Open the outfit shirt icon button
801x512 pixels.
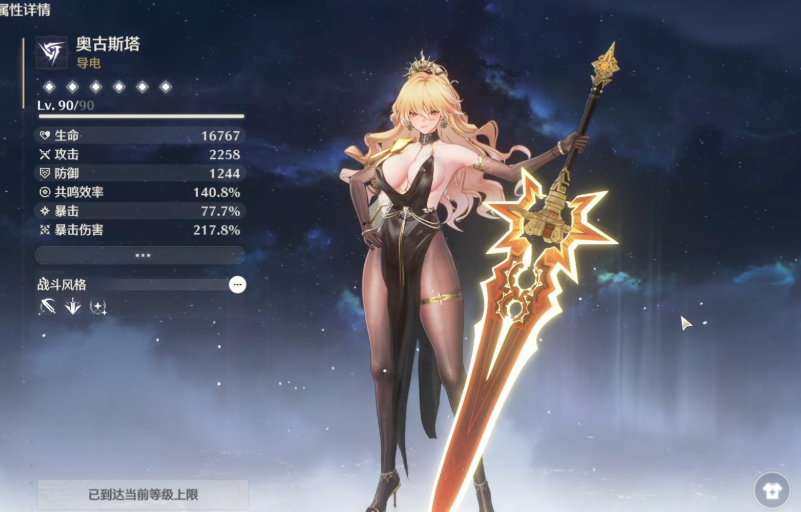(x=771, y=490)
